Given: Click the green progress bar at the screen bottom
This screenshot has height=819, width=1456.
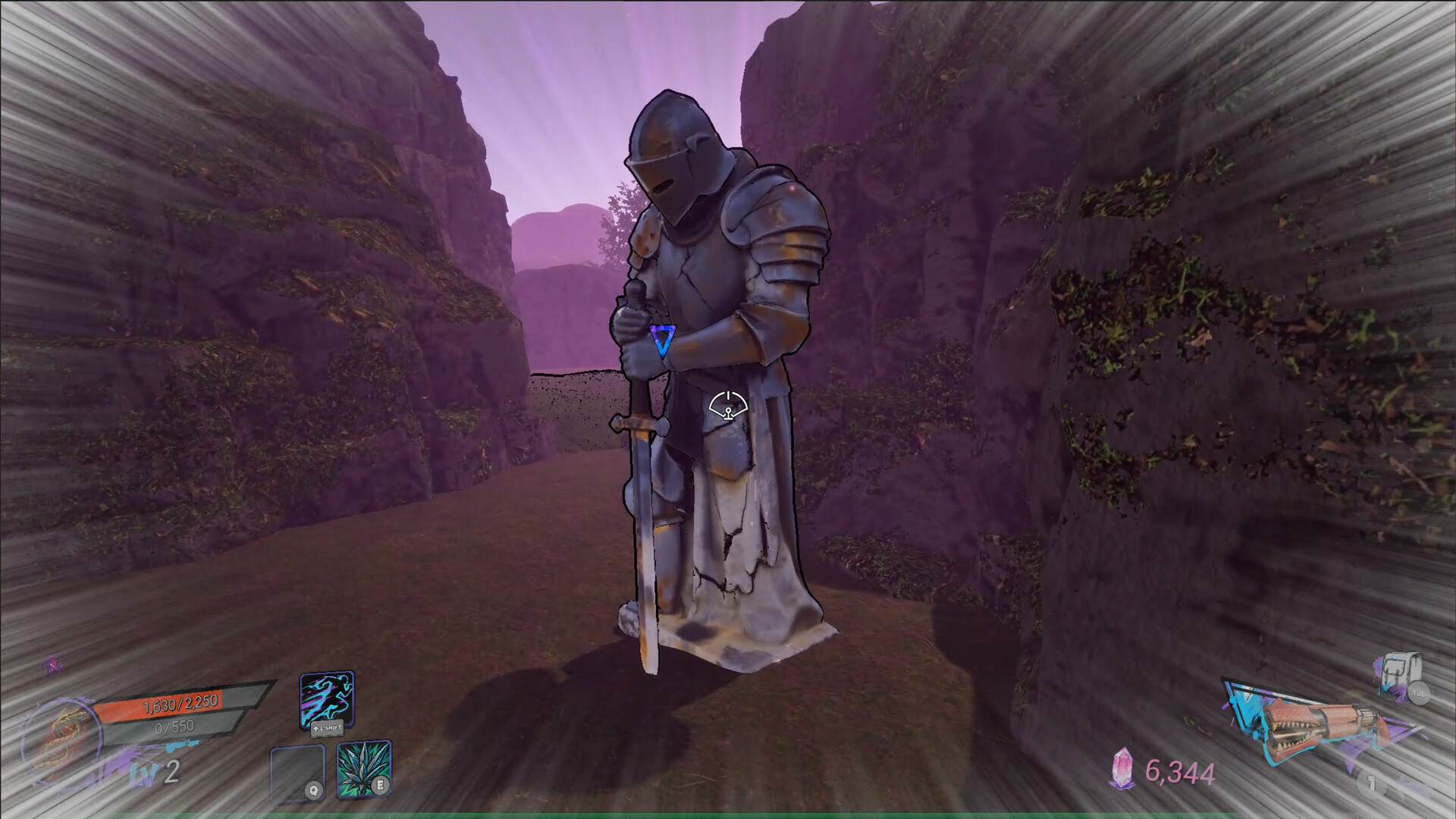Looking at the screenshot, I should [x=728, y=814].
